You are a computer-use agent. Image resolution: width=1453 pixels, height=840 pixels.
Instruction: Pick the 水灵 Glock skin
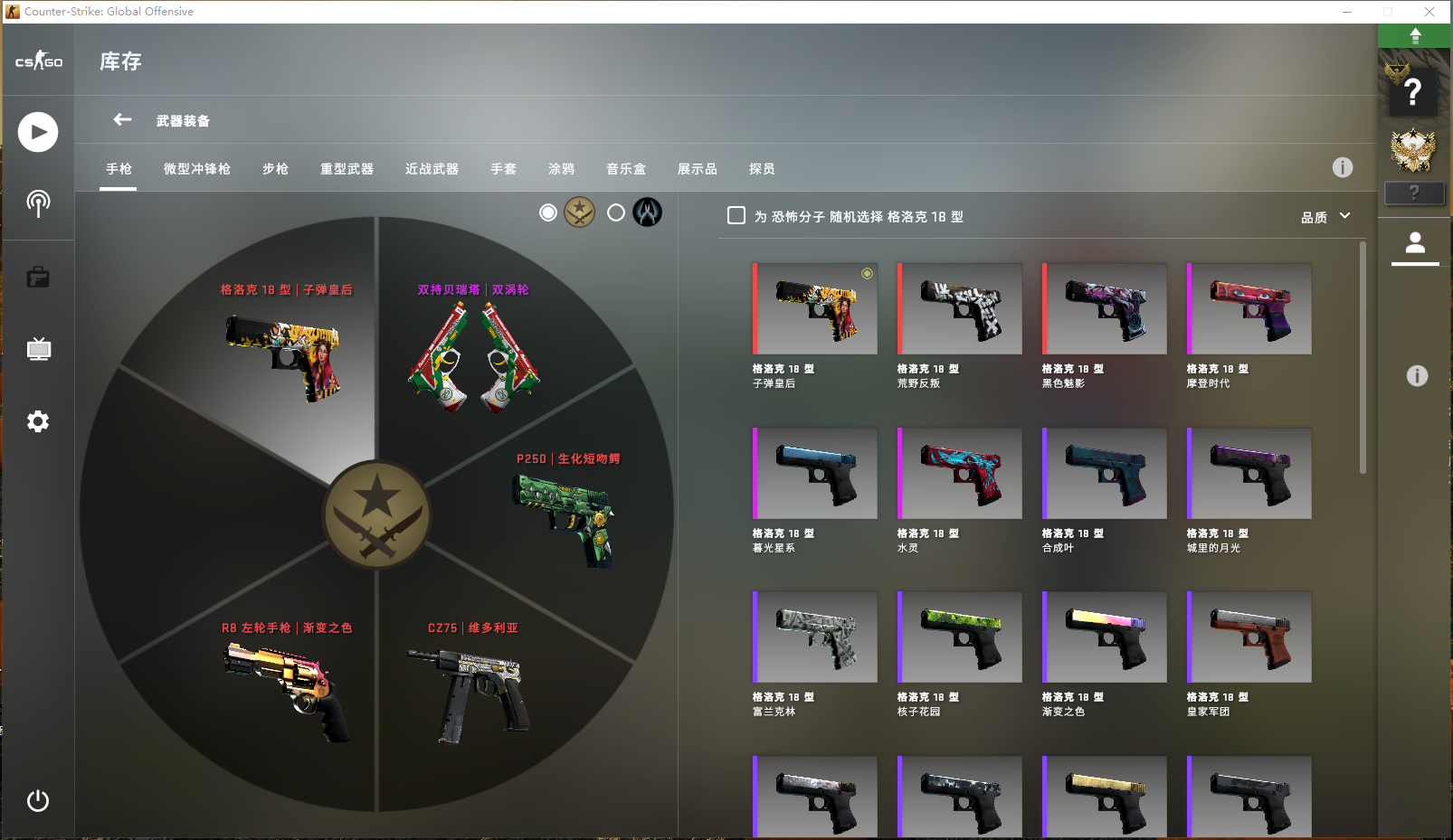(x=960, y=474)
